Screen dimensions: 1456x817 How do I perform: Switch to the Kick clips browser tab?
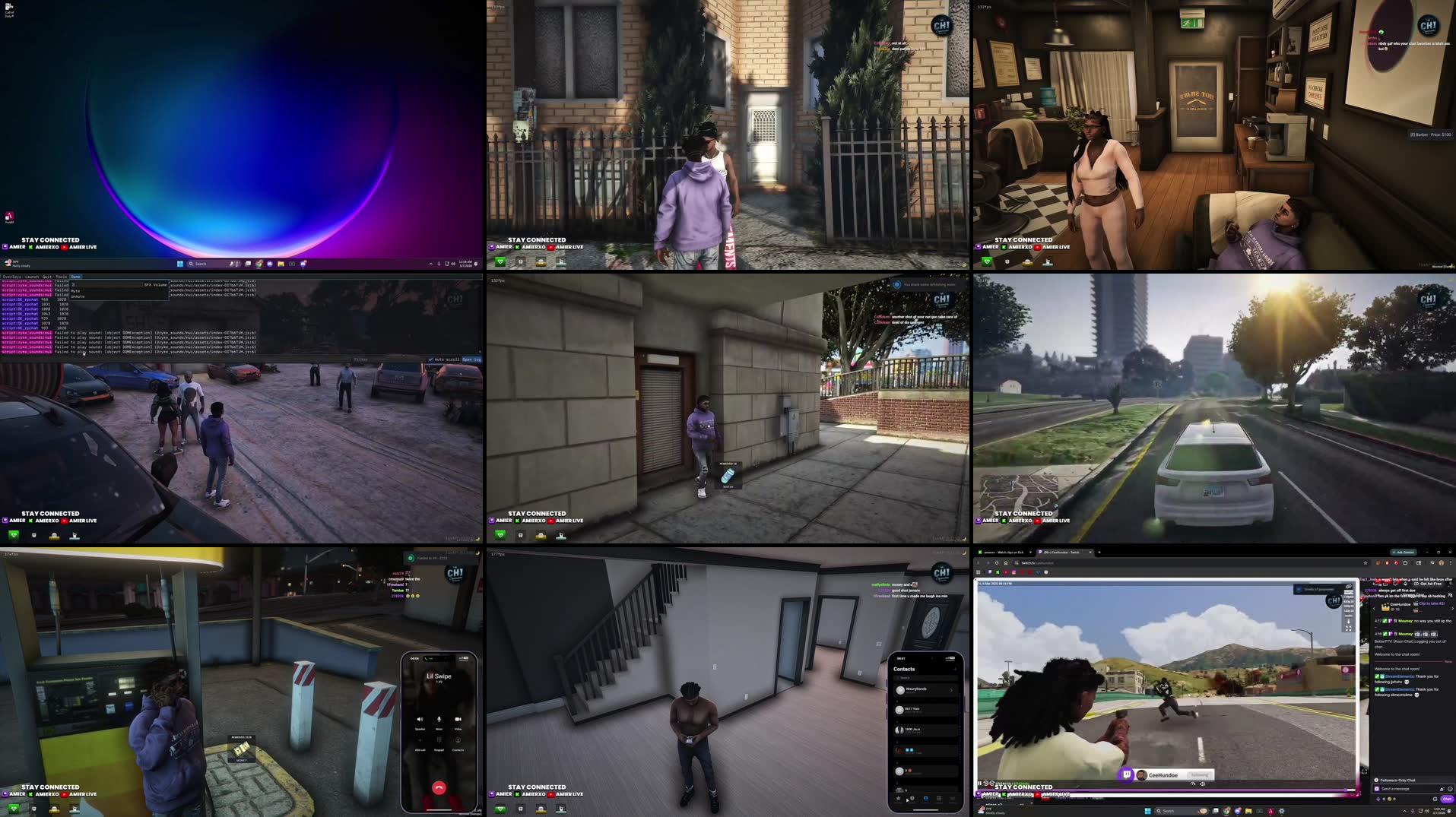[1004, 553]
